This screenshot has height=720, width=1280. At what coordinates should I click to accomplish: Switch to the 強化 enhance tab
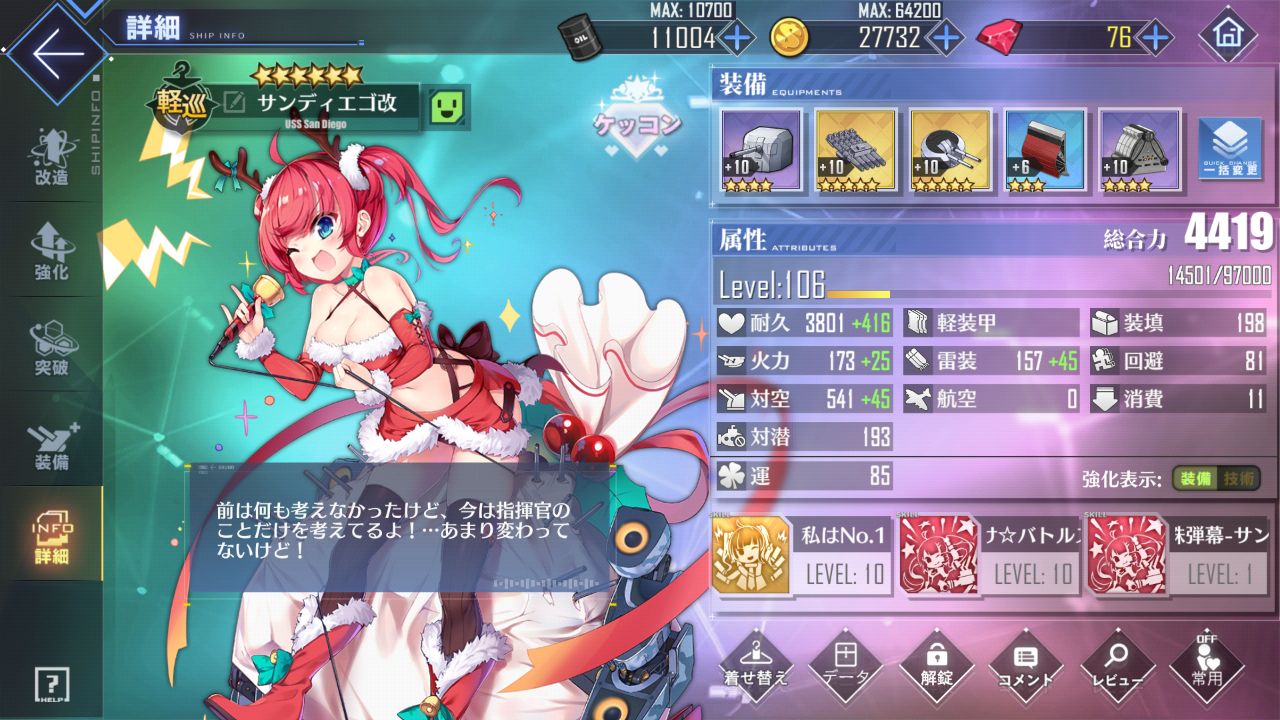click(51, 251)
